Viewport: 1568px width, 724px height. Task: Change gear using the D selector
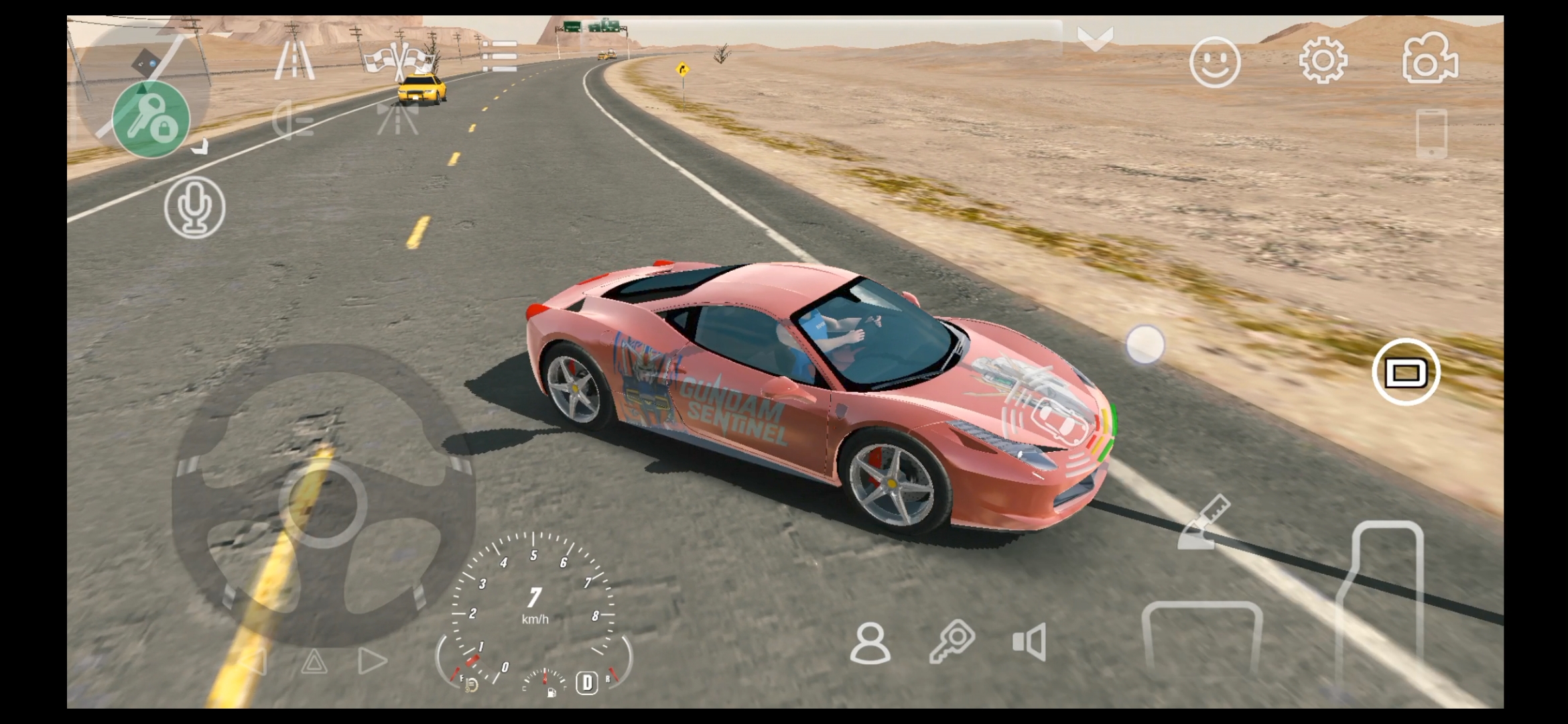pyautogui.click(x=587, y=682)
